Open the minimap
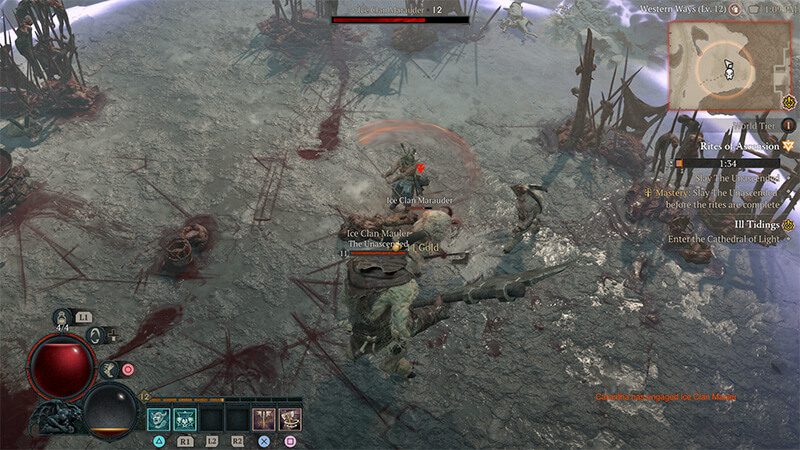 point(729,65)
